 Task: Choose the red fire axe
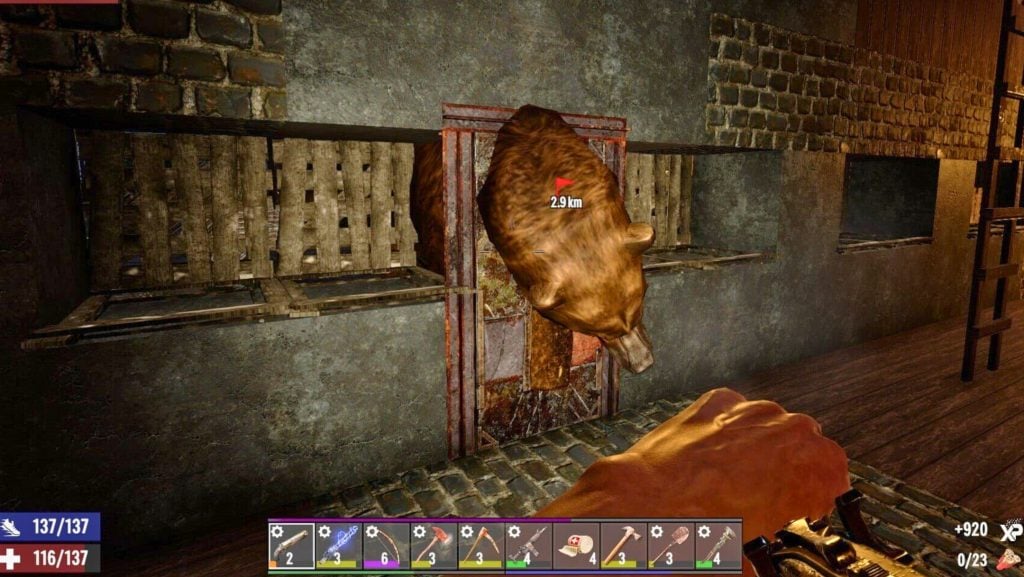pyautogui.click(x=434, y=545)
